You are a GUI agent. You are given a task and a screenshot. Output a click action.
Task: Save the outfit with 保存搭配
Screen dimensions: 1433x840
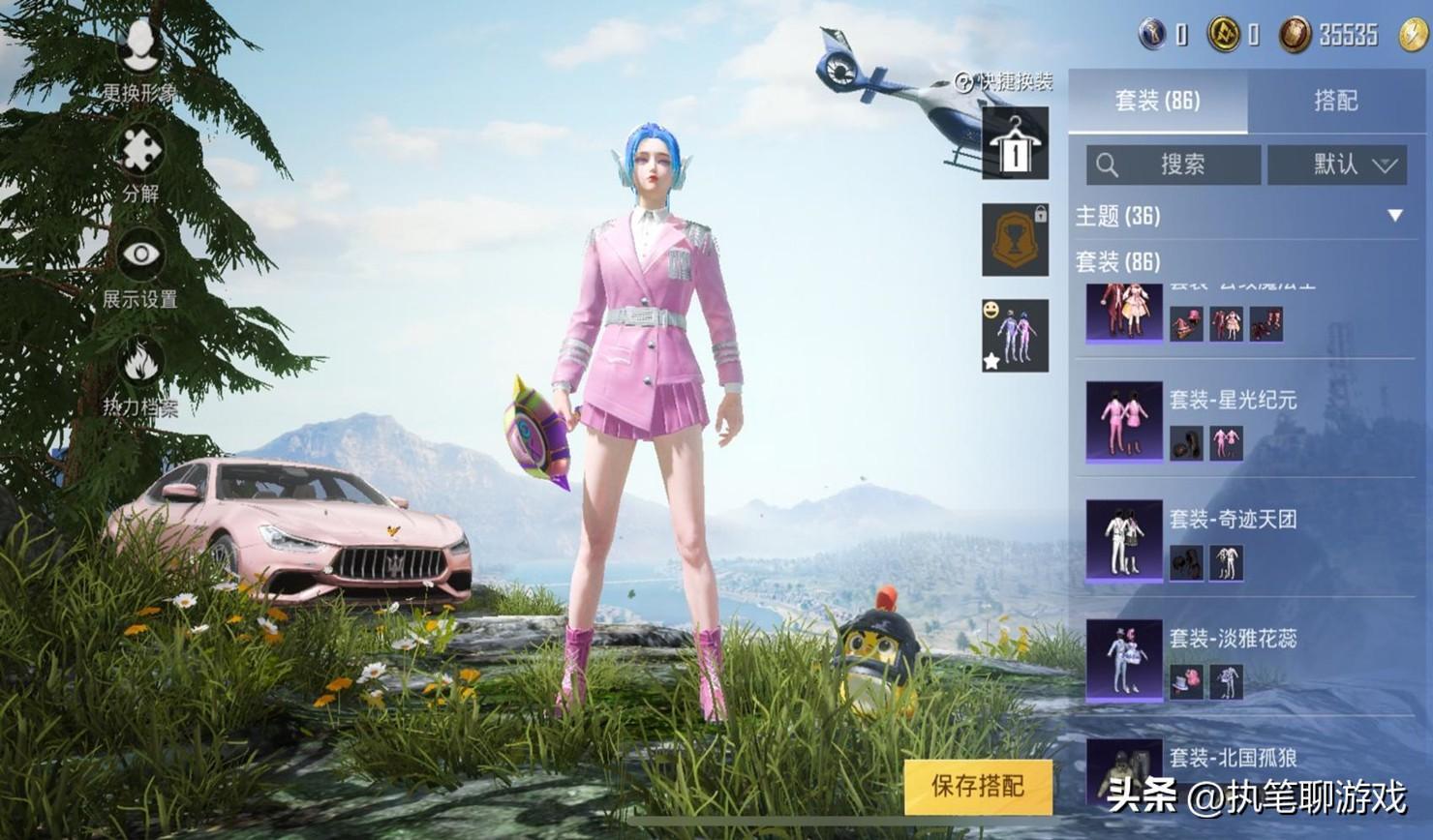click(x=977, y=786)
